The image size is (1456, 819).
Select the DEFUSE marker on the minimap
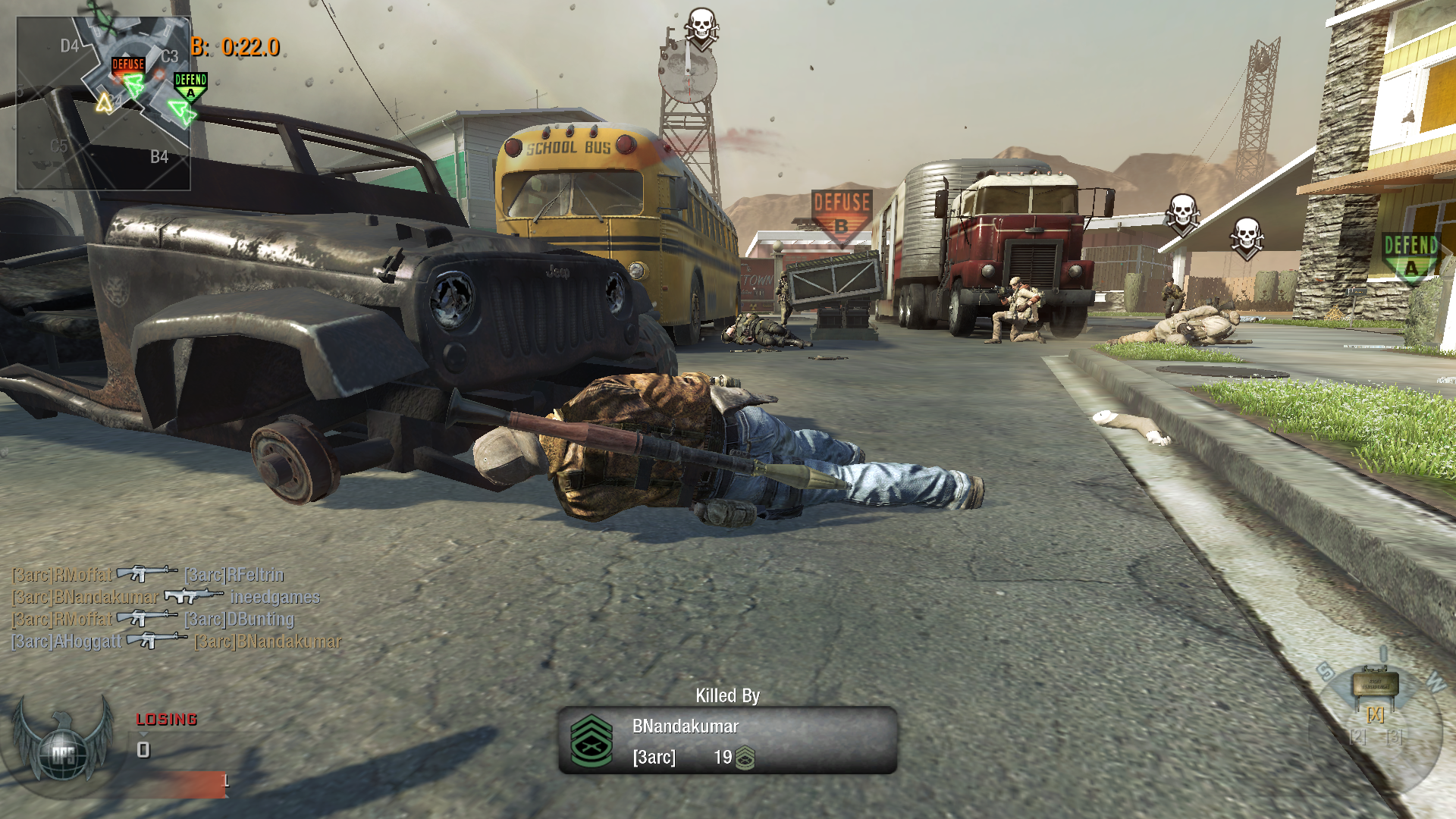point(128,65)
